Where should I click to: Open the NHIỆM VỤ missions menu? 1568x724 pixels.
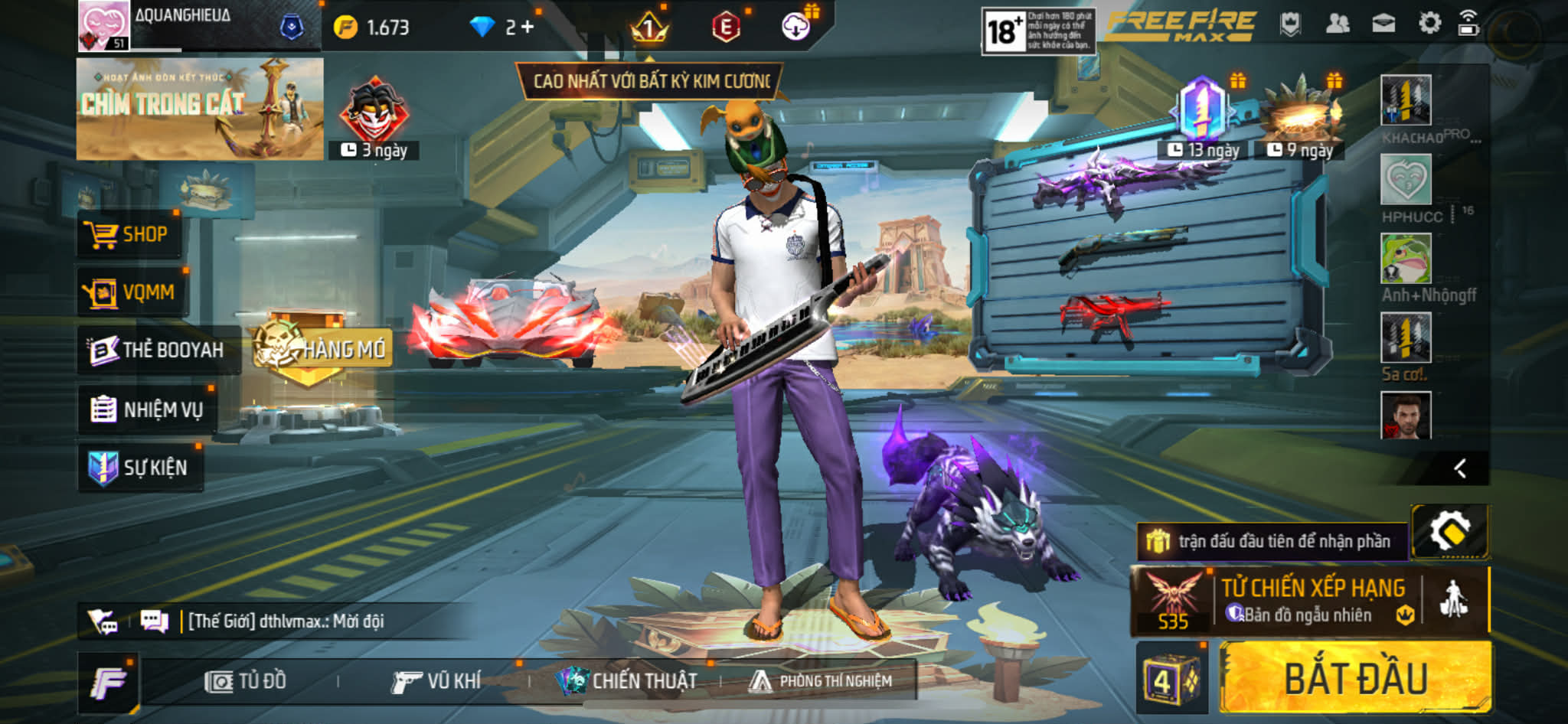pyautogui.click(x=147, y=409)
